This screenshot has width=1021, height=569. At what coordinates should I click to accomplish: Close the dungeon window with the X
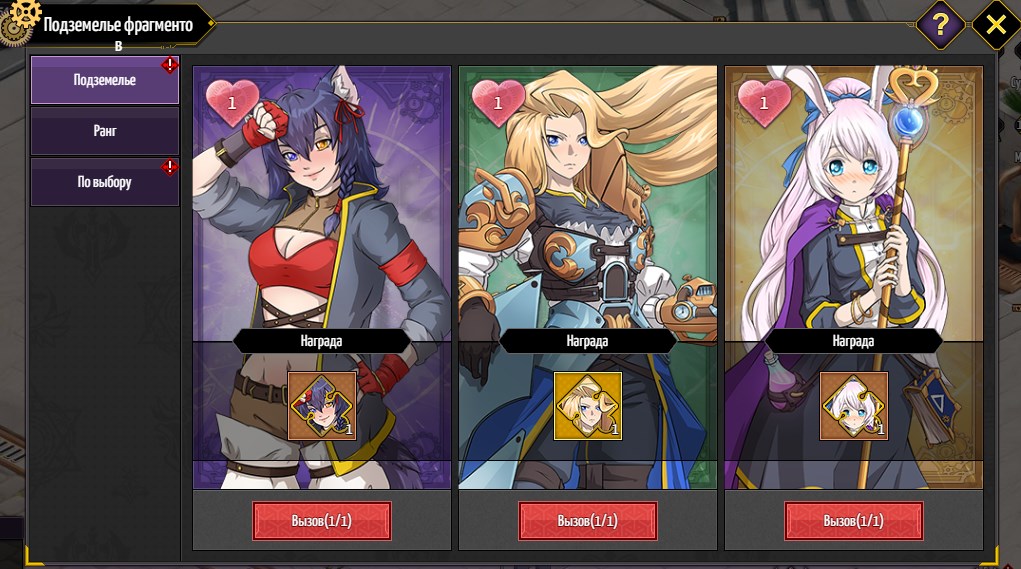(995, 24)
